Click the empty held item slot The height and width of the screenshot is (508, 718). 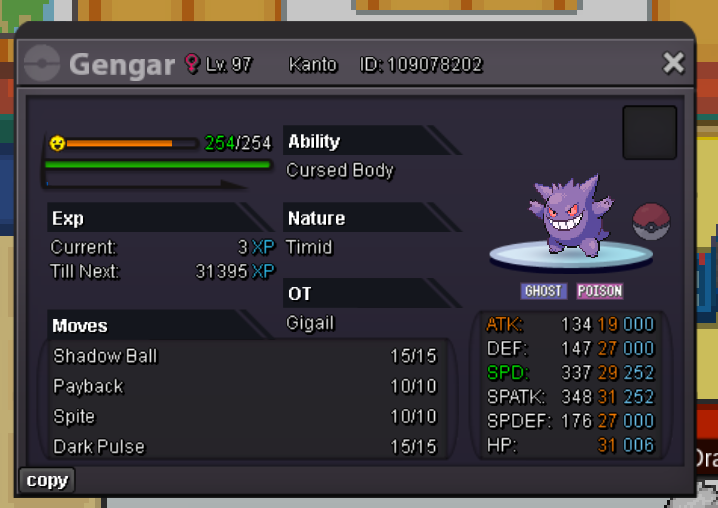pos(650,132)
